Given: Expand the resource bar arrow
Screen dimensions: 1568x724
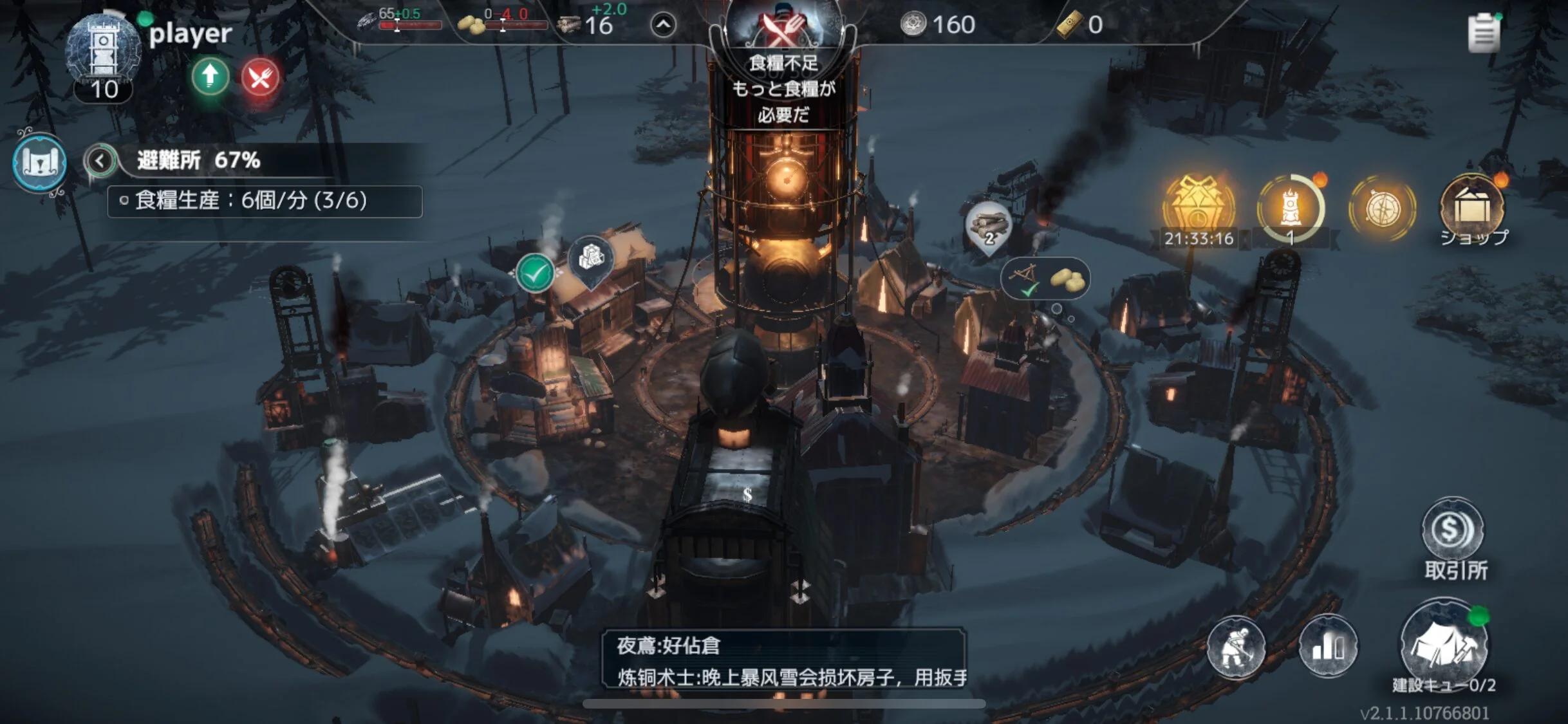Looking at the screenshot, I should tap(663, 26).
